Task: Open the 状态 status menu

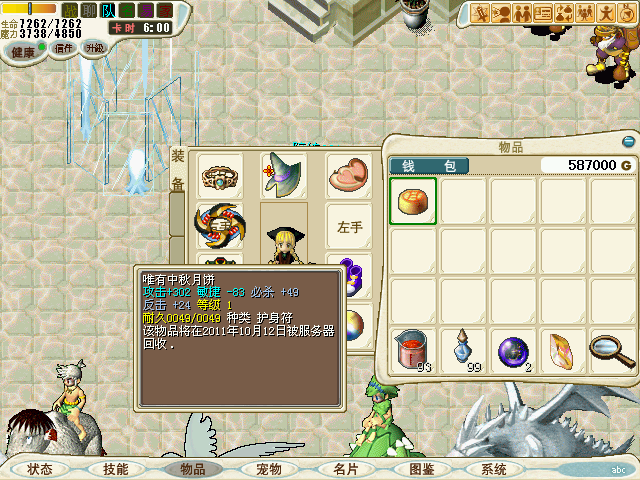Action: point(40,468)
